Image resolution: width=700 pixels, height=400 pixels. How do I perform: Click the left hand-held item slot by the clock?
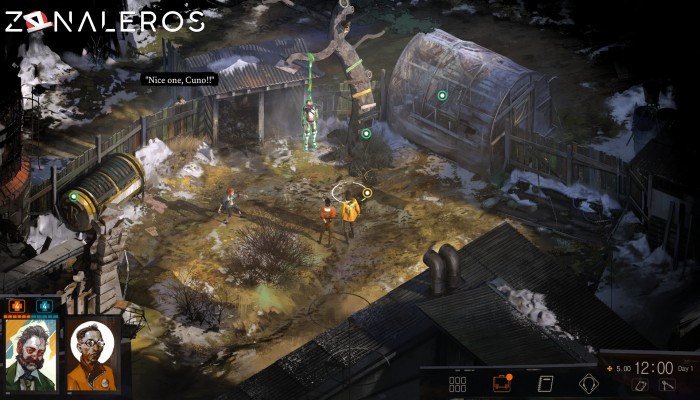[x=642, y=386]
